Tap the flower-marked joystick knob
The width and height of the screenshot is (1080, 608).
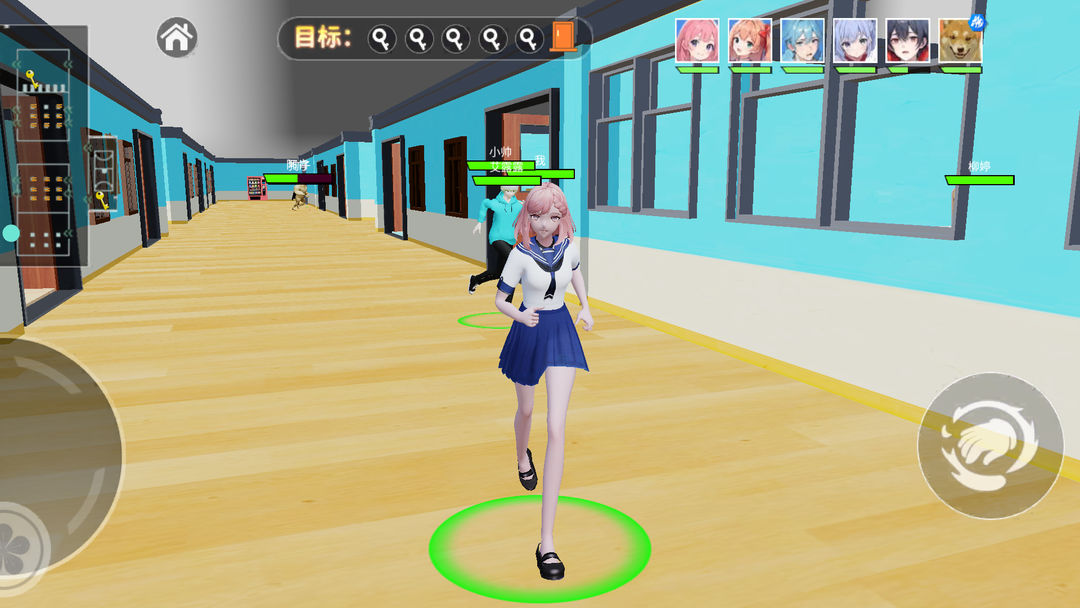17,537
